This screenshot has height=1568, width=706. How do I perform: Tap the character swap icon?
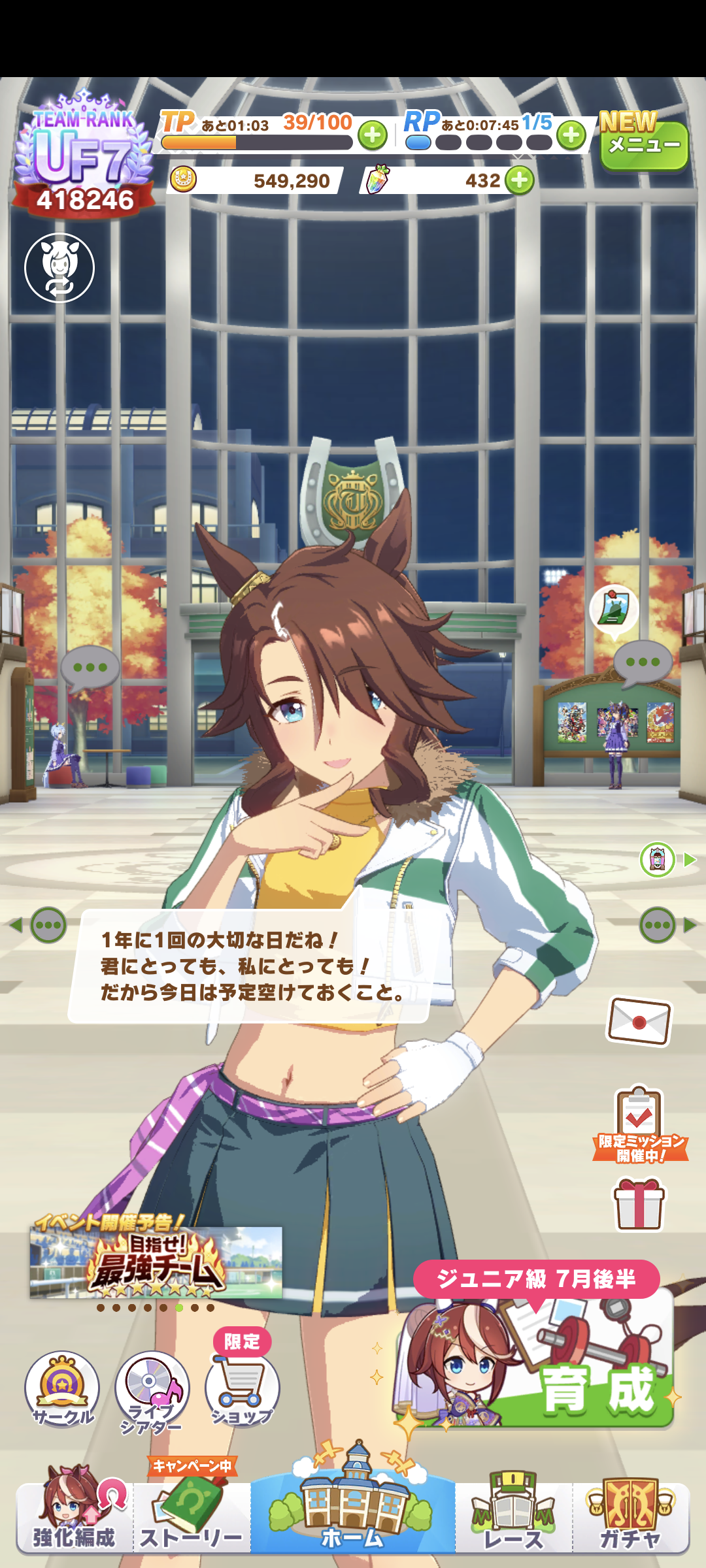pos(59,268)
